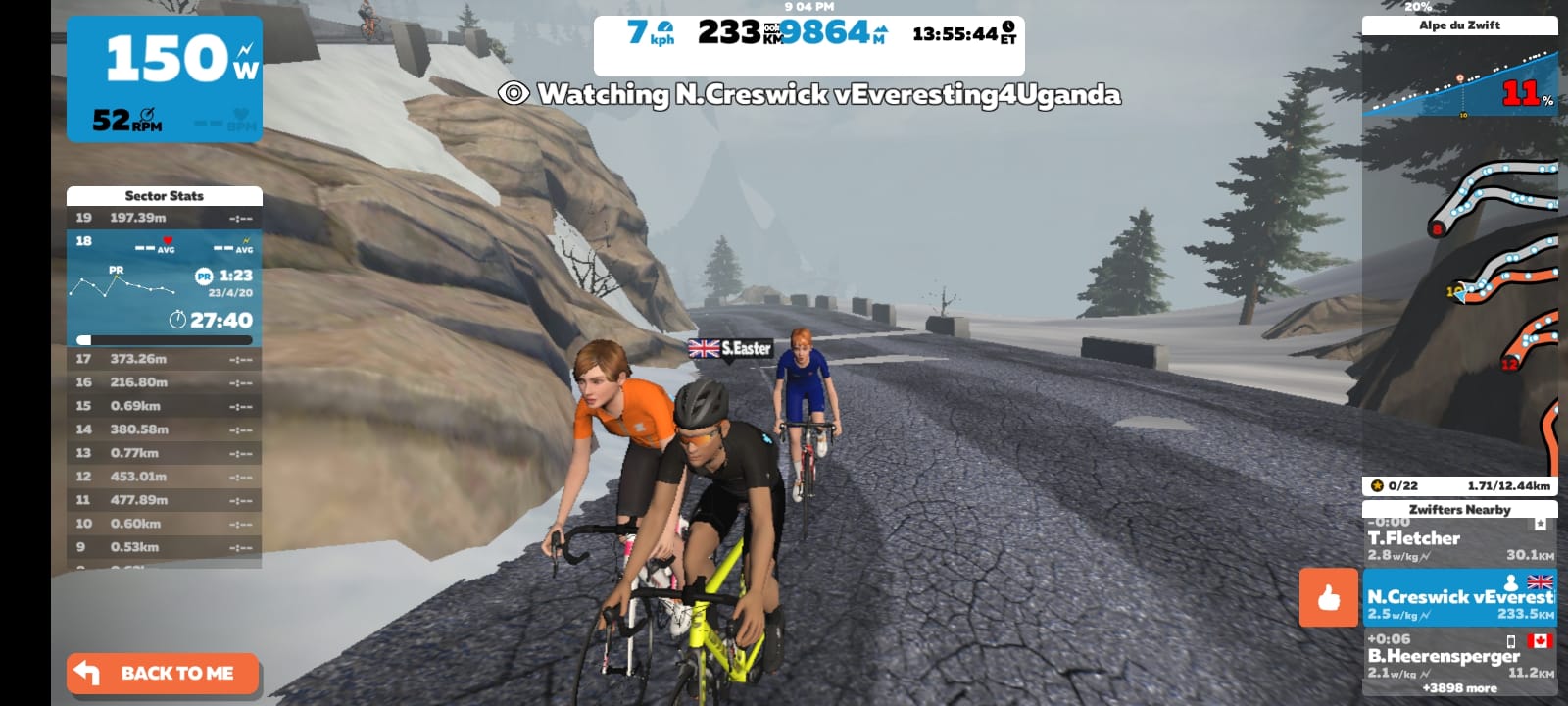Viewport: 1568px width, 706px height.
Task: Tap the 150 W power display panel
Action: coord(165,78)
